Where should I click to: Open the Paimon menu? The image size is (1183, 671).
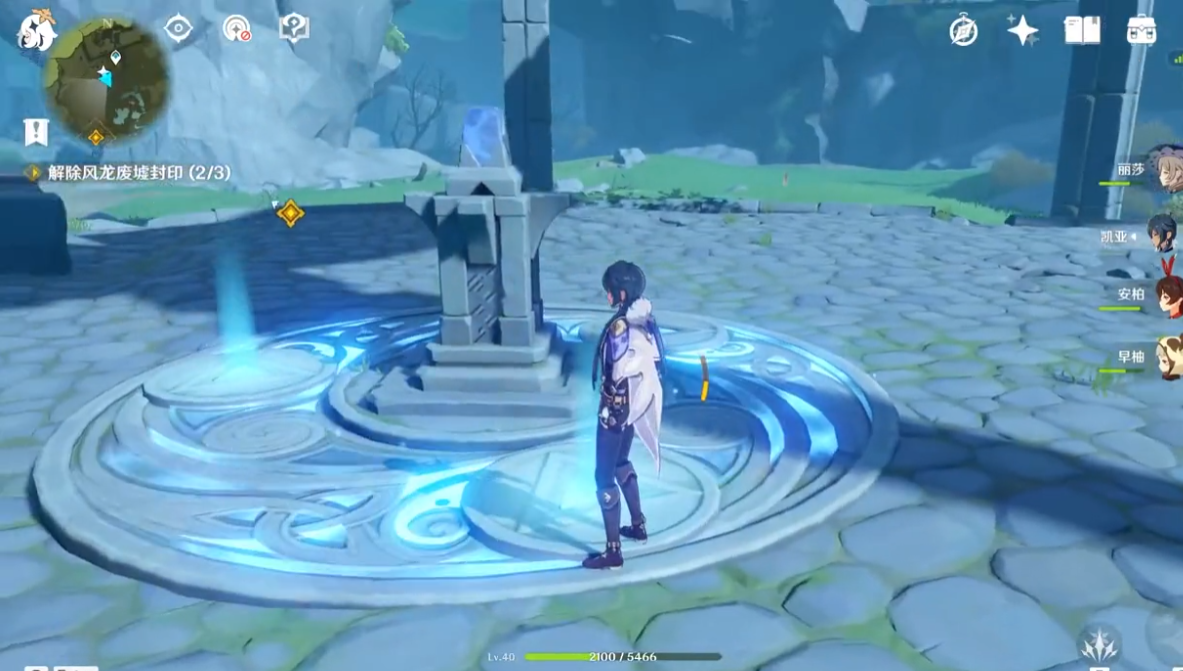click(x=36, y=31)
